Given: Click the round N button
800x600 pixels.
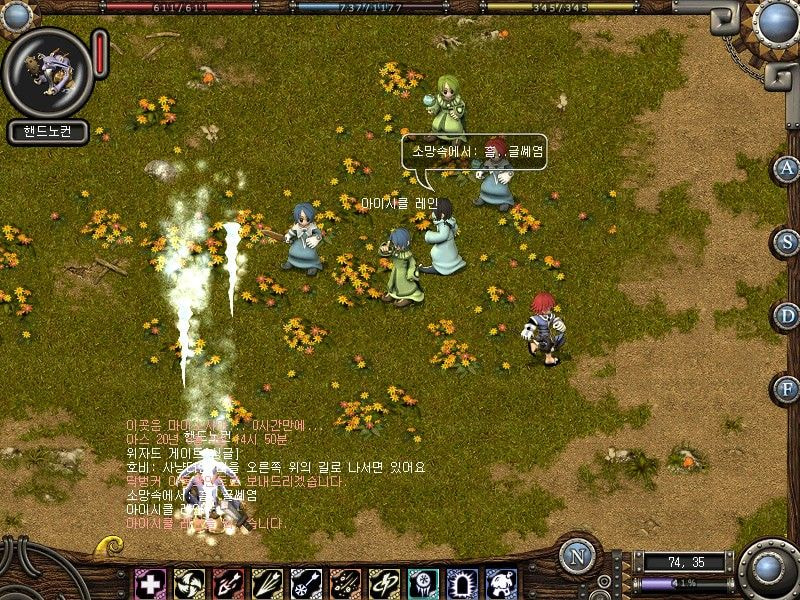Looking at the screenshot, I should [x=577, y=557].
